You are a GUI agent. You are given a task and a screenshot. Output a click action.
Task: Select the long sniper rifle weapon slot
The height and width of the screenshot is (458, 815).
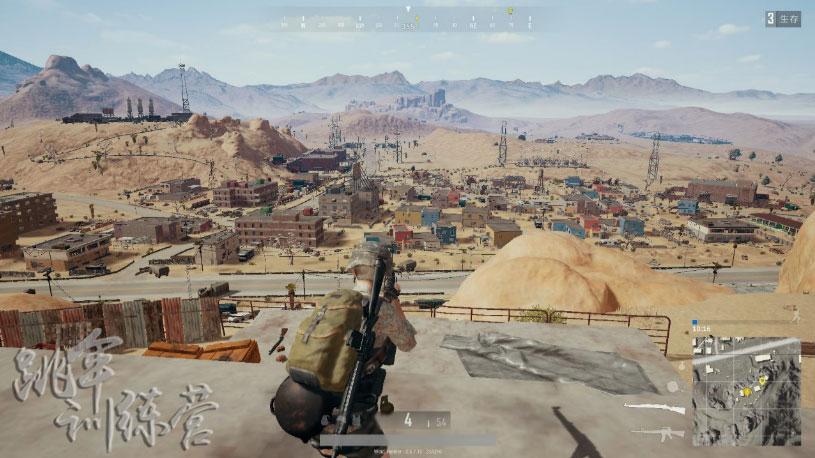pos(655,408)
